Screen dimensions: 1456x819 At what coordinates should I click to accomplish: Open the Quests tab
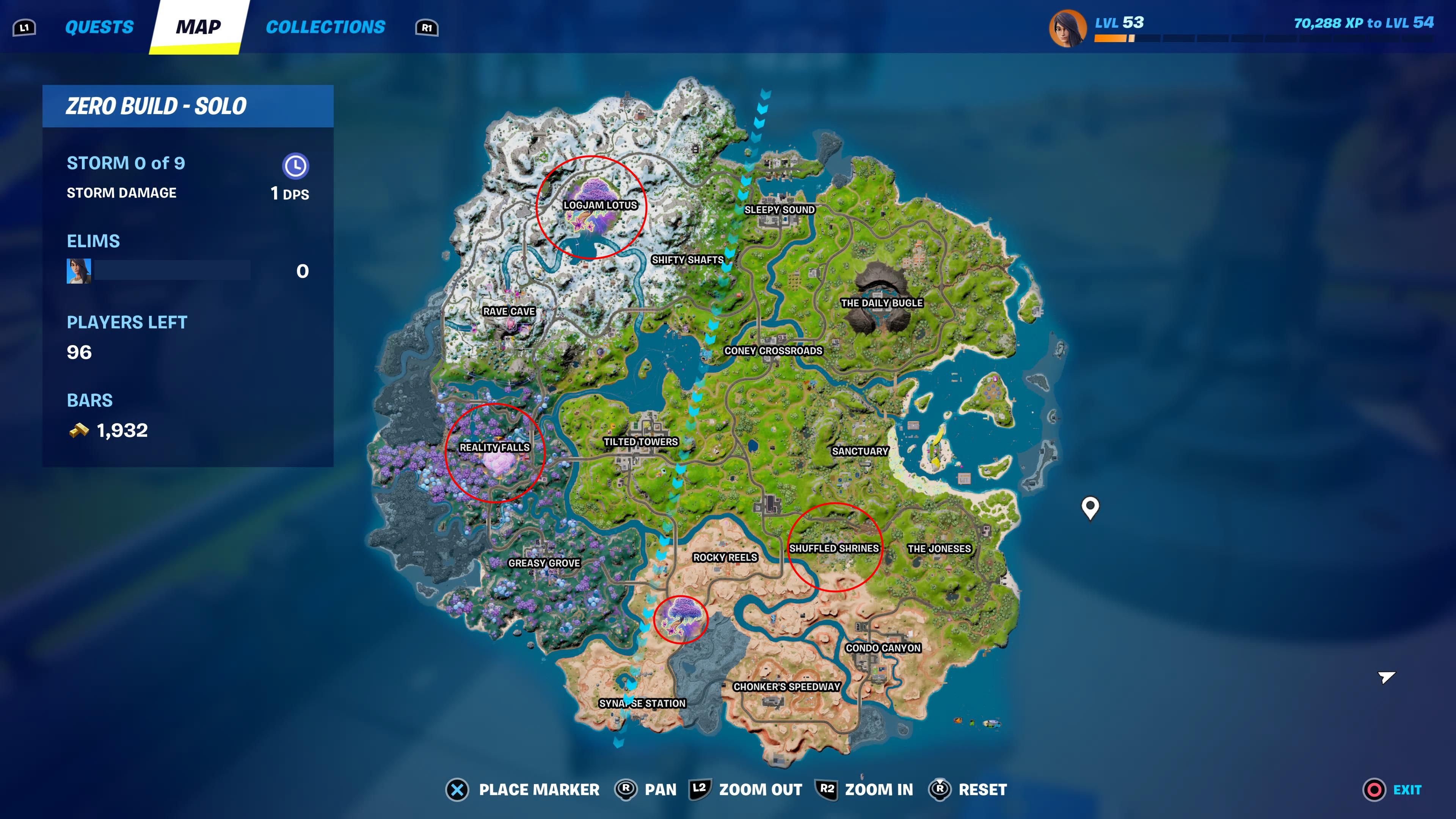point(99,27)
